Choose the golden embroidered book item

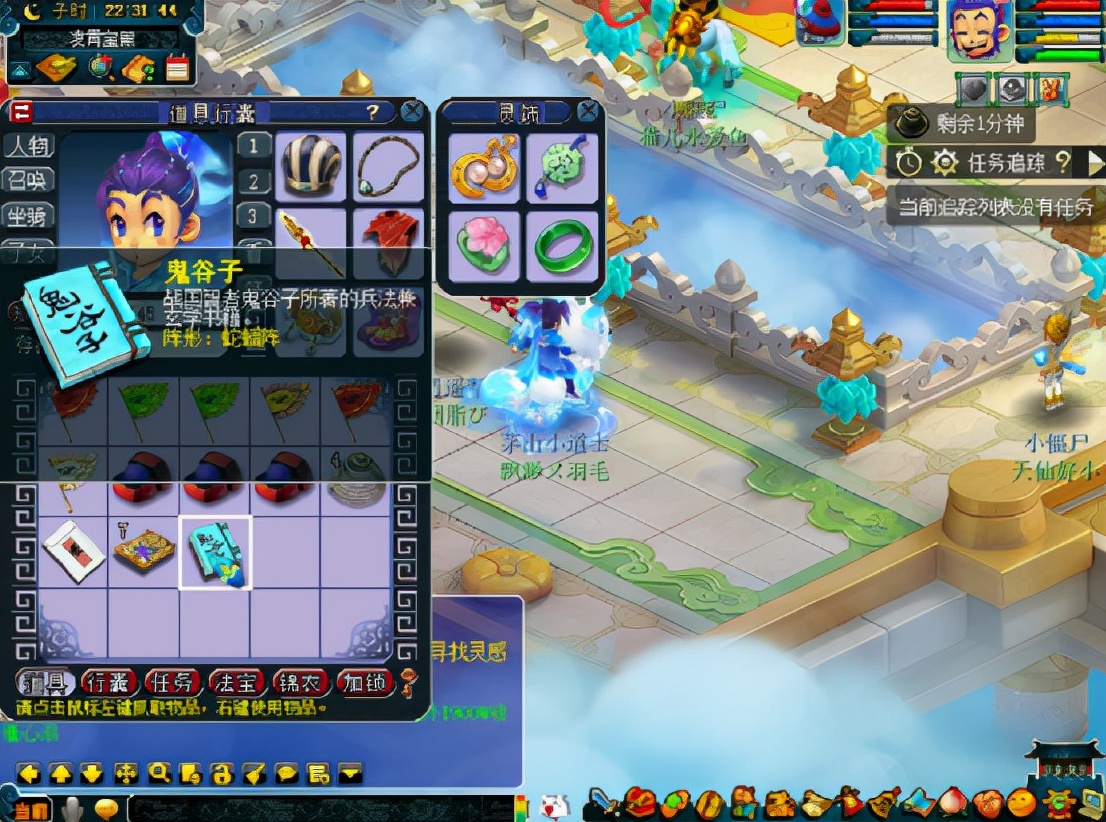point(144,552)
